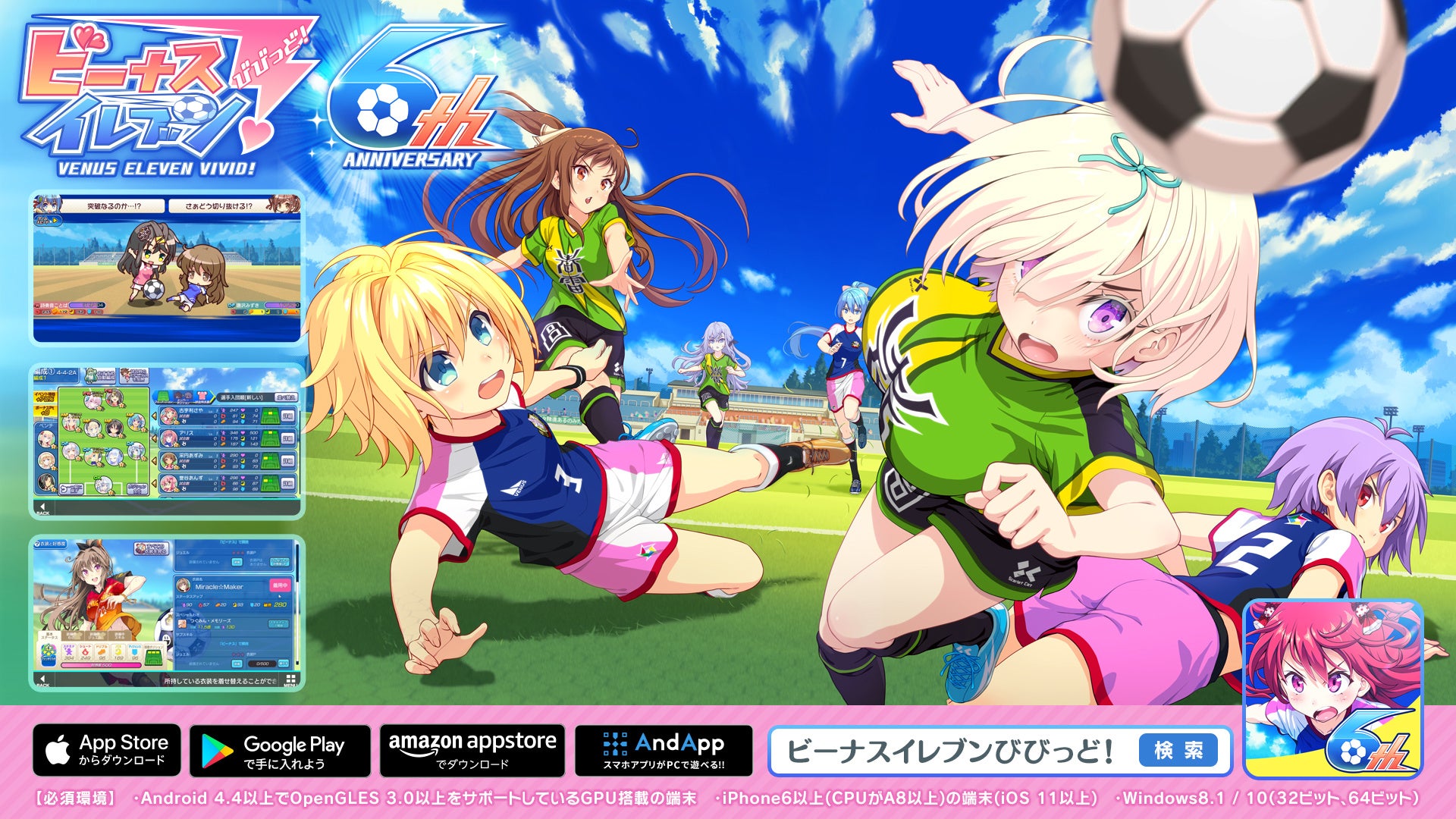This screenshot has width=1456, height=819.
Task: Click the shoot flame stat icon for アリス
Action: (222, 438)
